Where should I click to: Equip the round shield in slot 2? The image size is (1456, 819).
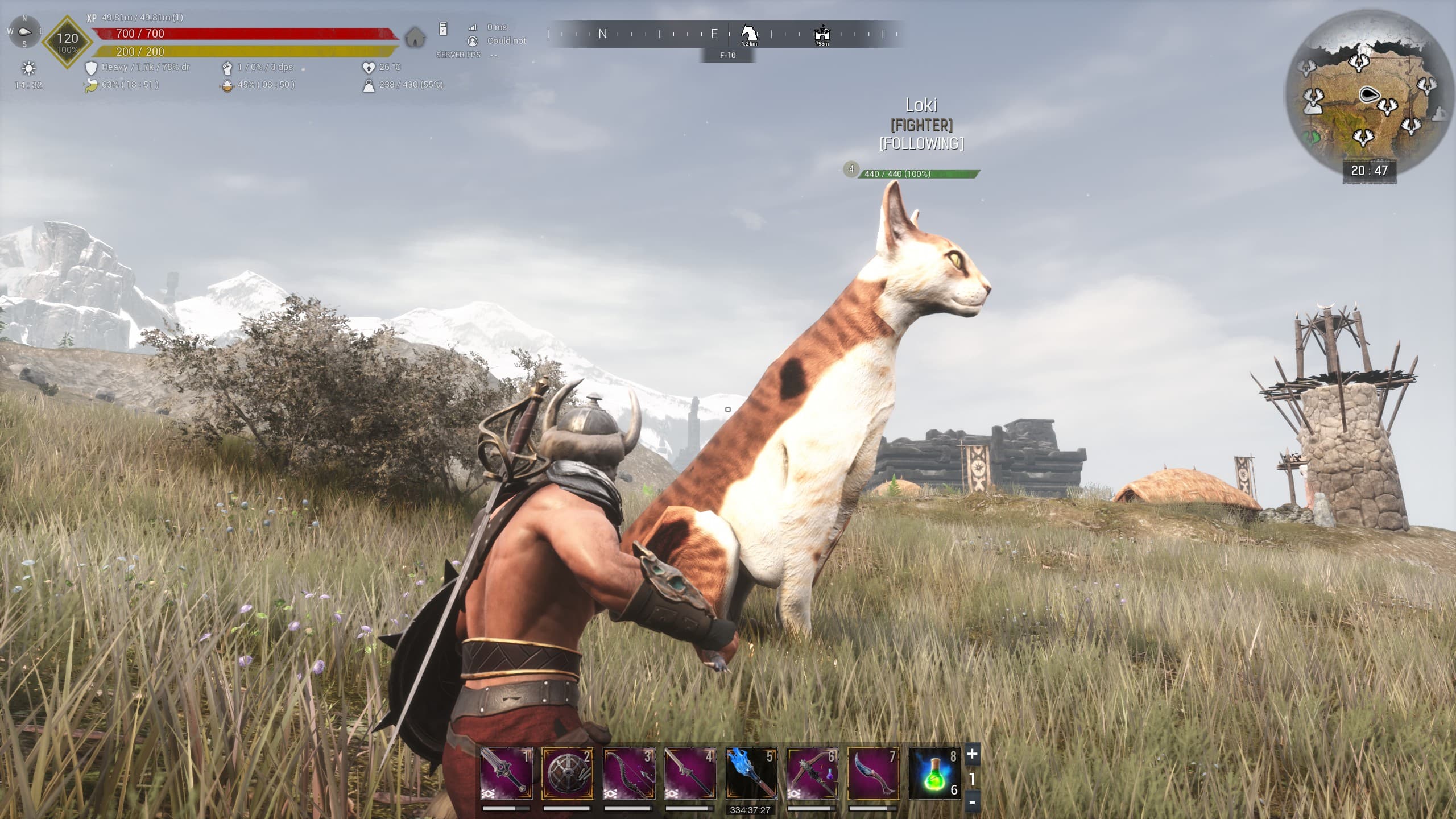[568, 773]
